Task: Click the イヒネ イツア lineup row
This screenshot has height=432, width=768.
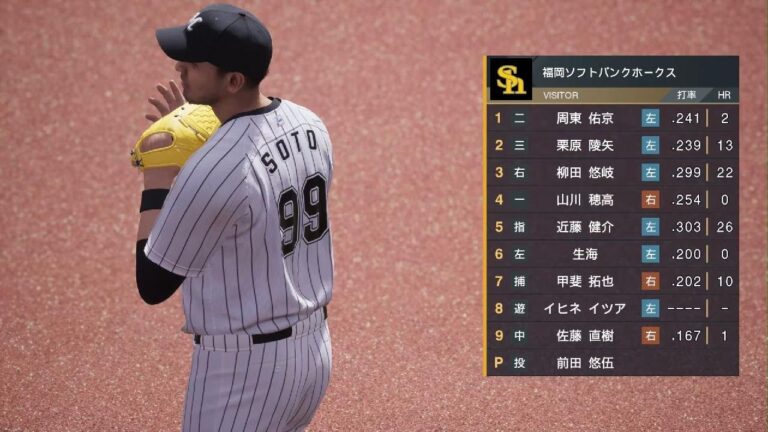Action: 585,309
